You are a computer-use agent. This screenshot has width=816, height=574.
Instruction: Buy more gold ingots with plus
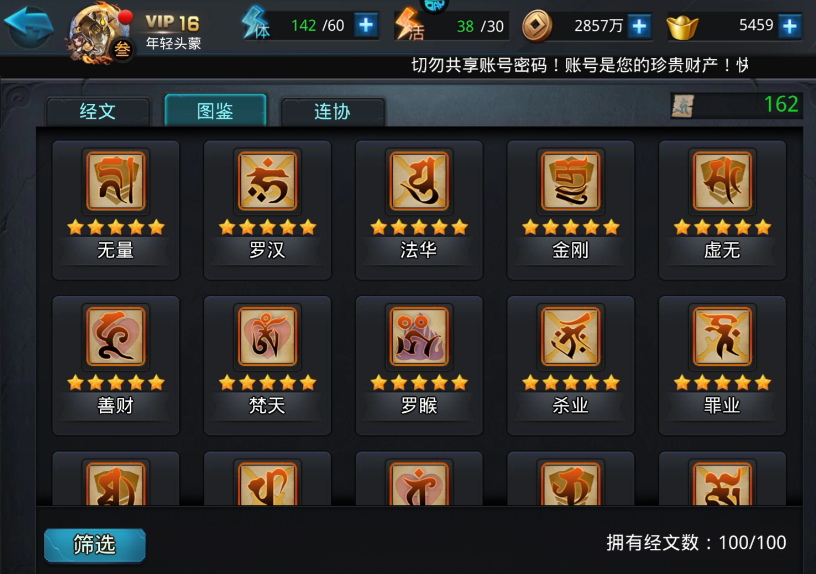pos(790,26)
